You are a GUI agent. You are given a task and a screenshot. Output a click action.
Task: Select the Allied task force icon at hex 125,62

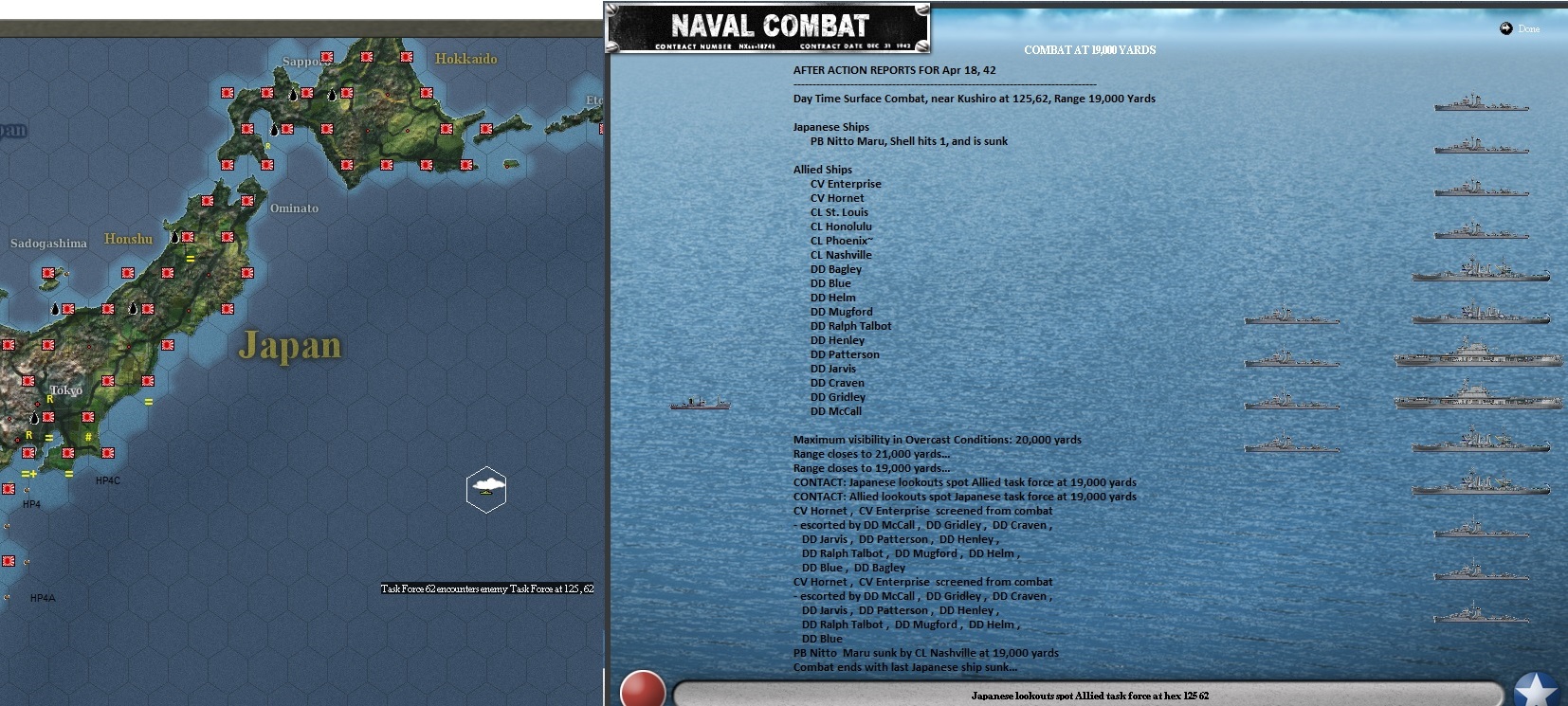point(486,490)
